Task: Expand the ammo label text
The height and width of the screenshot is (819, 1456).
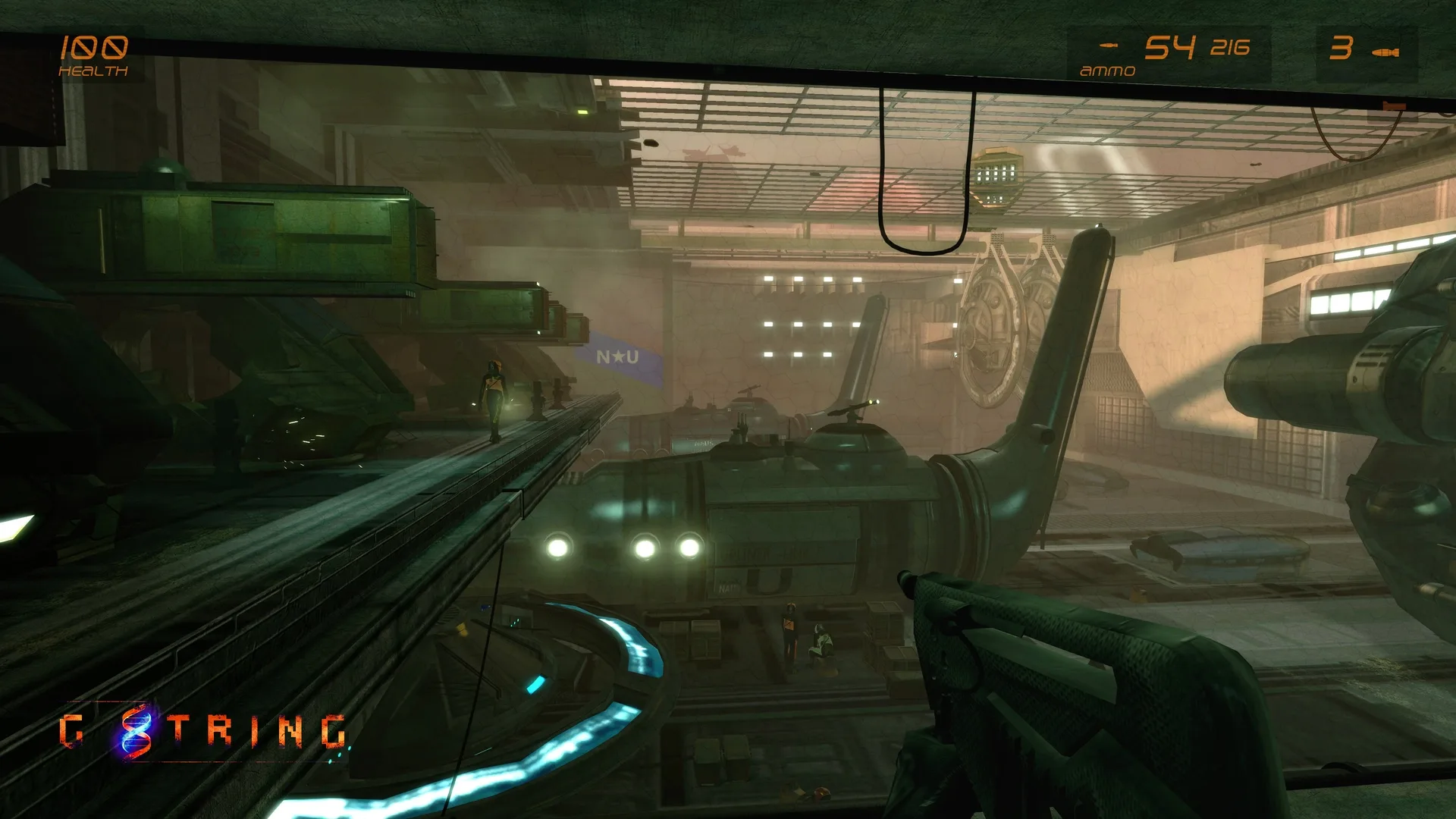Action: click(1107, 70)
